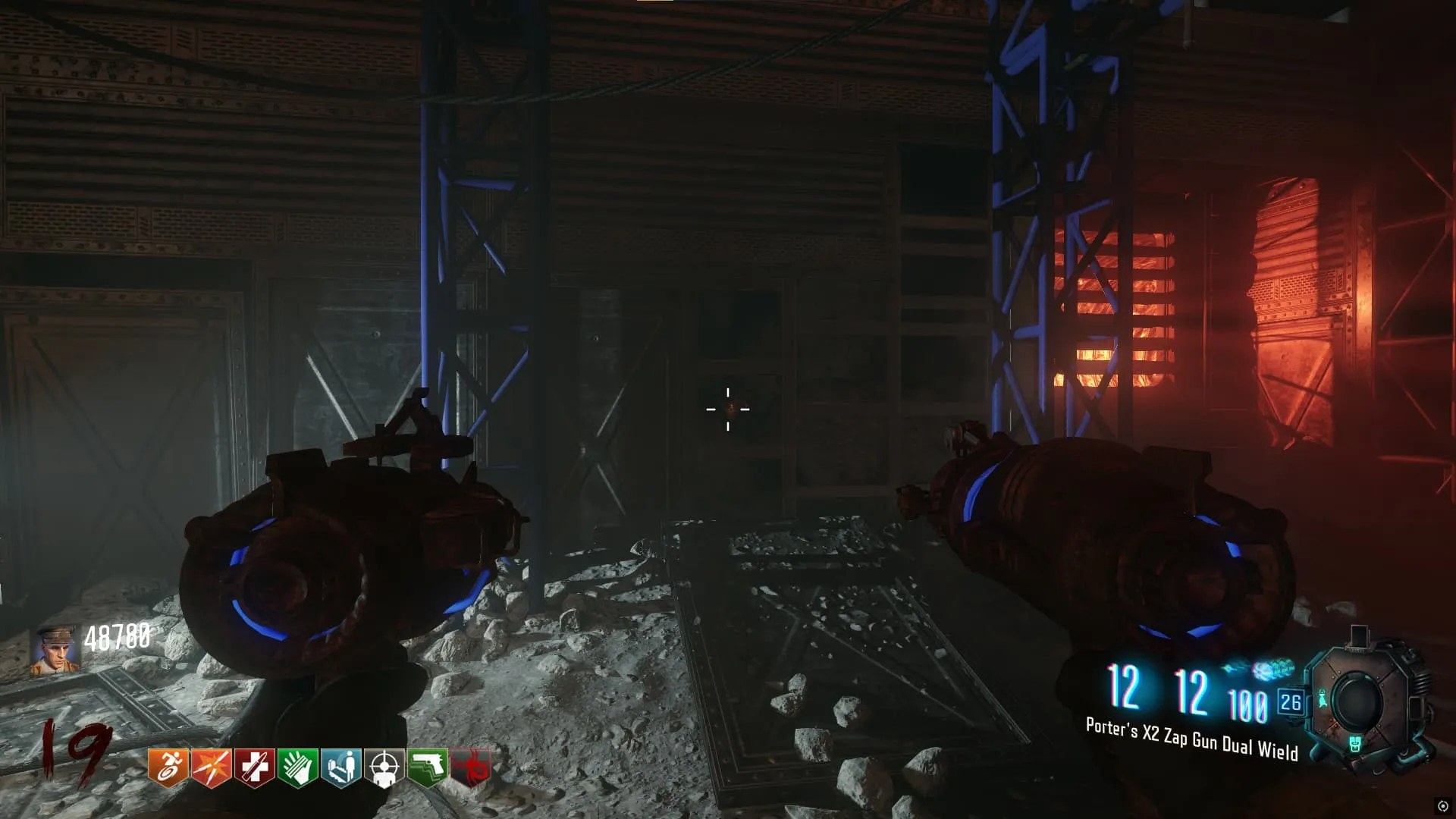Click the Double Tap perk icon
Image resolution: width=1456 pixels, height=819 pixels.
(x=212, y=767)
